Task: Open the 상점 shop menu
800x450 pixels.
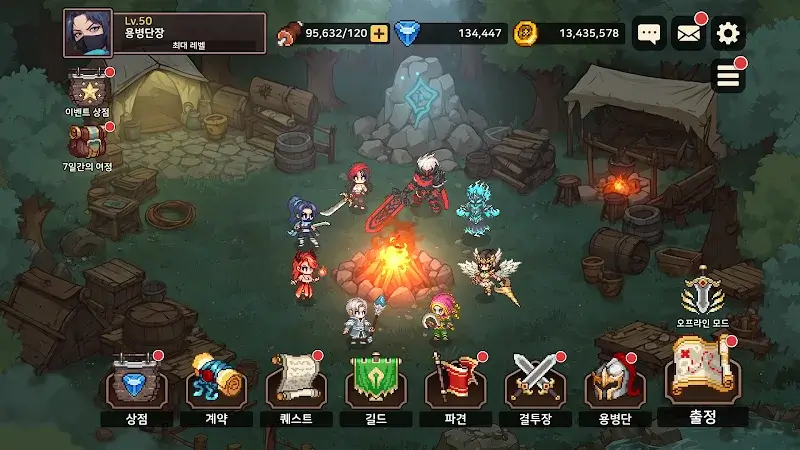Action: coord(135,382)
